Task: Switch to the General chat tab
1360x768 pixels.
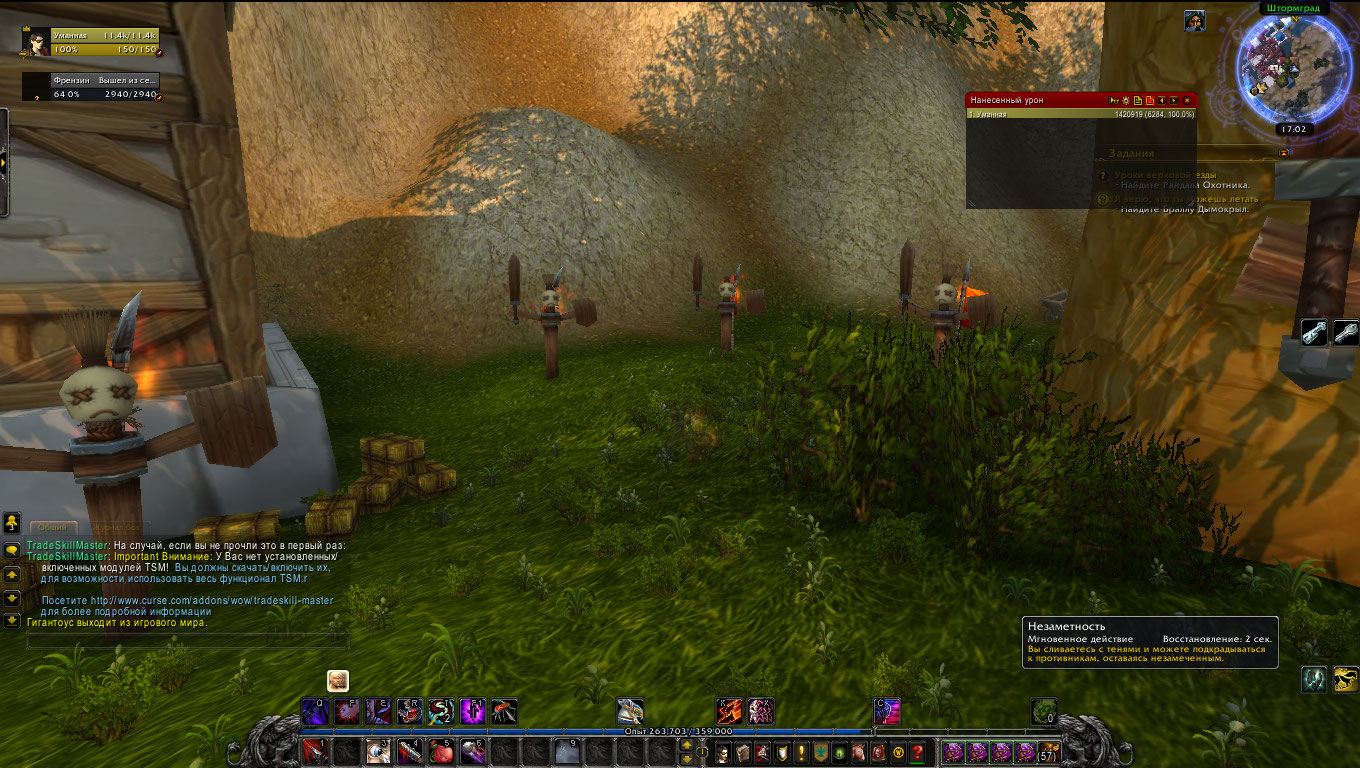Action: point(54,527)
